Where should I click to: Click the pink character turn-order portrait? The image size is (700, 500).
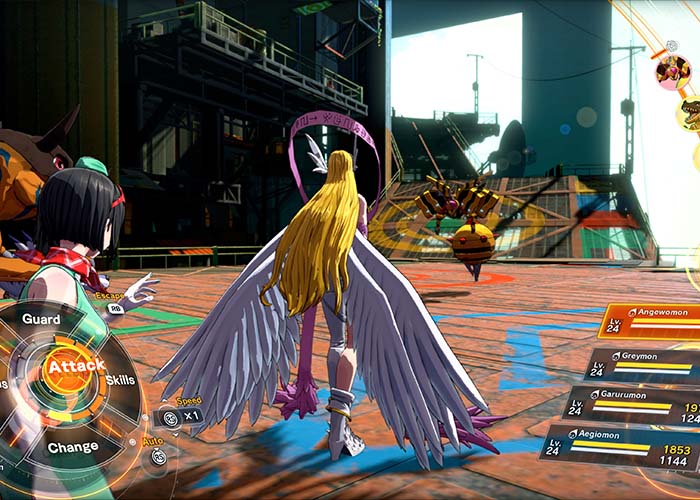coord(672,71)
